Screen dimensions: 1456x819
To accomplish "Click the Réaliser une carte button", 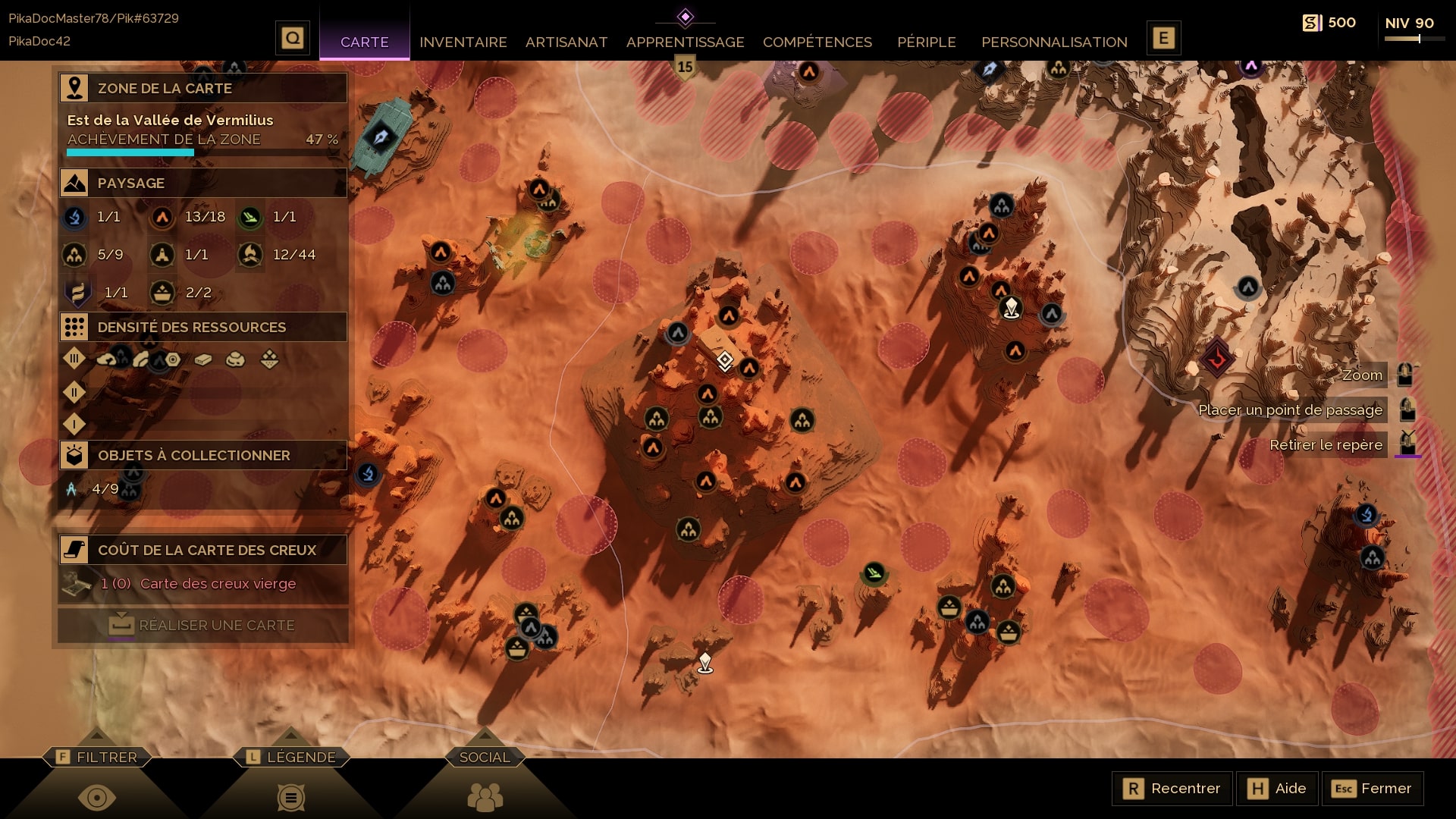I will click(x=202, y=626).
